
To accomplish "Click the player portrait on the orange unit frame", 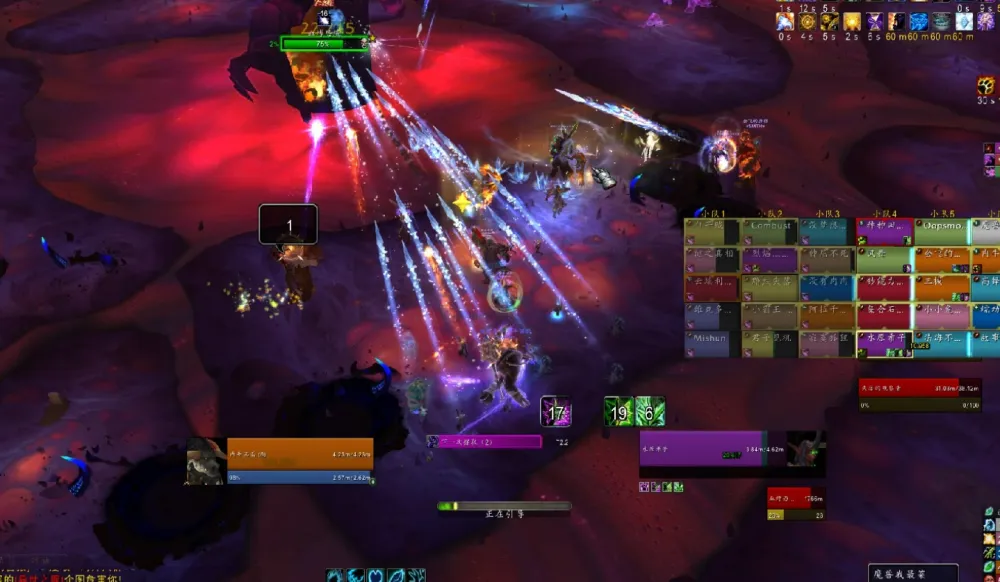I will pos(205,461).
